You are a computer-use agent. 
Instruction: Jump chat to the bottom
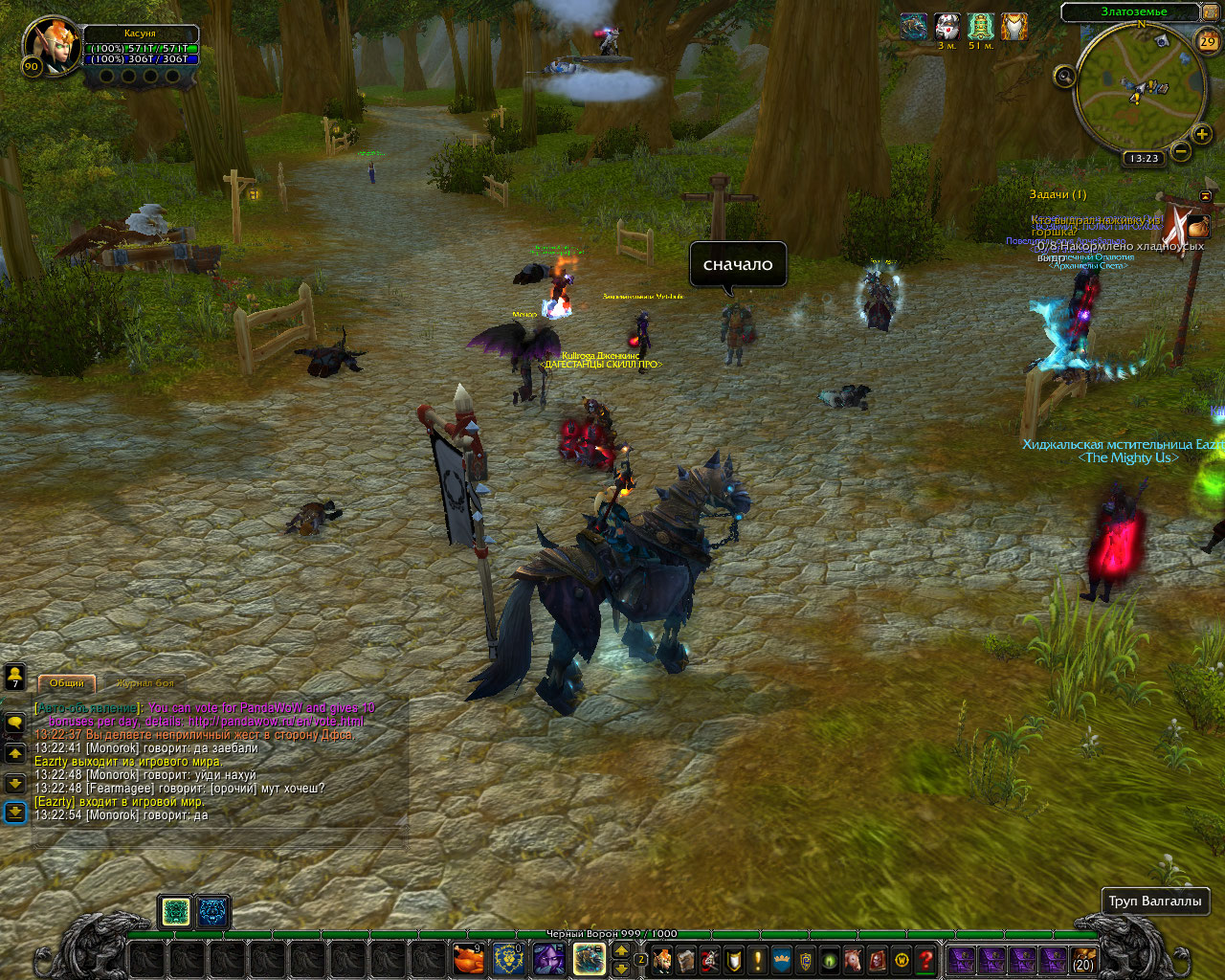tap(15, 813)
